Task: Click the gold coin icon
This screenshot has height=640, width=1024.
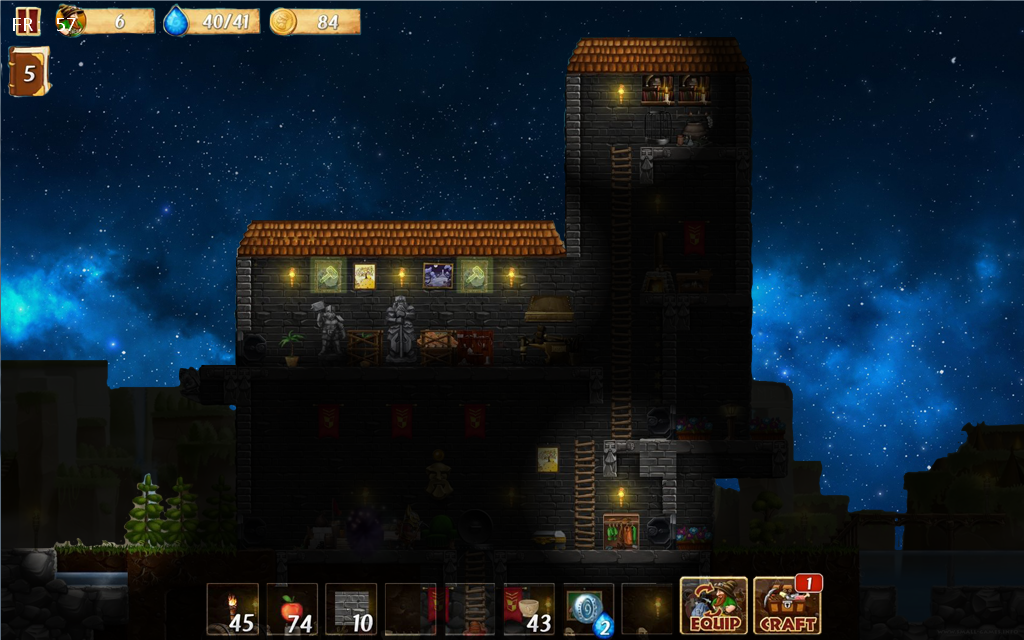Action: click(x=283, y=21)
